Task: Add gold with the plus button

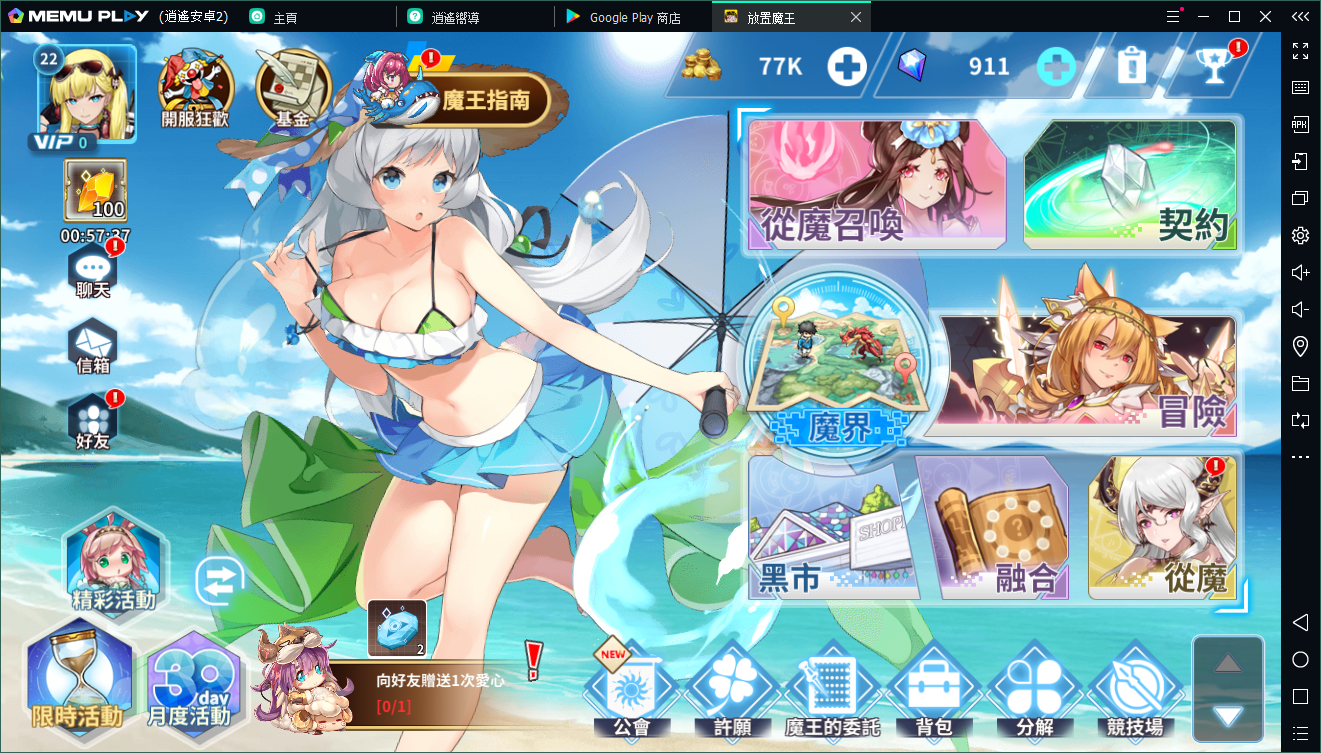Action: [x=846, y=67]
